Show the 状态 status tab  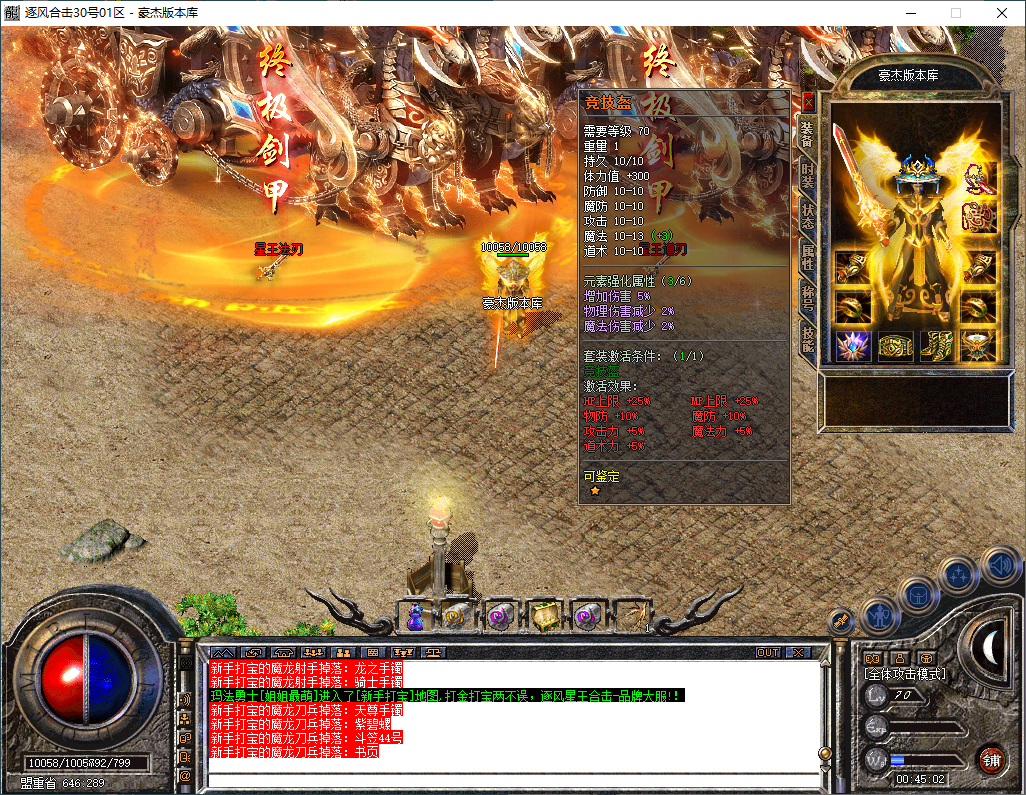808,217
